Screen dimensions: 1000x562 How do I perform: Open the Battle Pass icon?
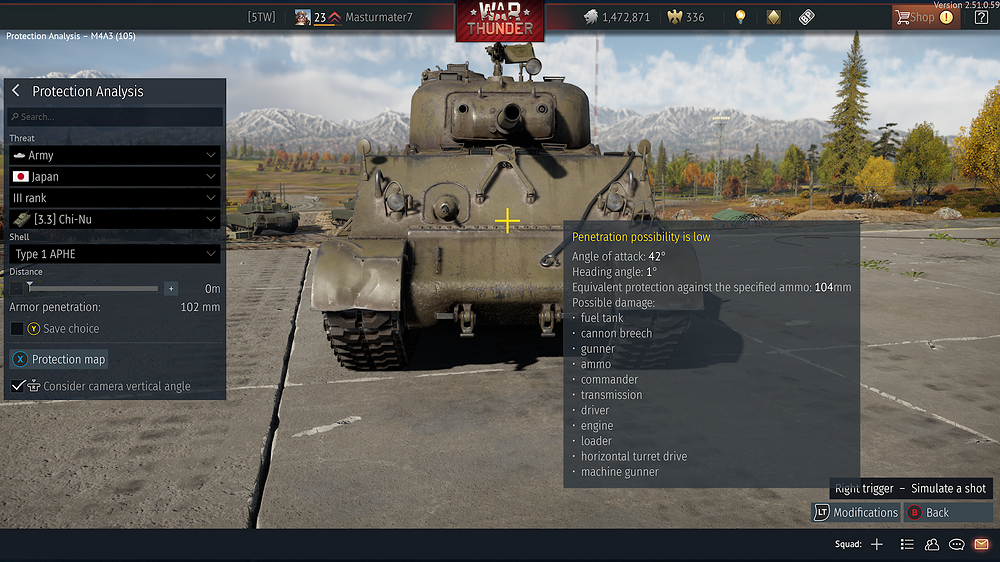[x=806, y=17]
